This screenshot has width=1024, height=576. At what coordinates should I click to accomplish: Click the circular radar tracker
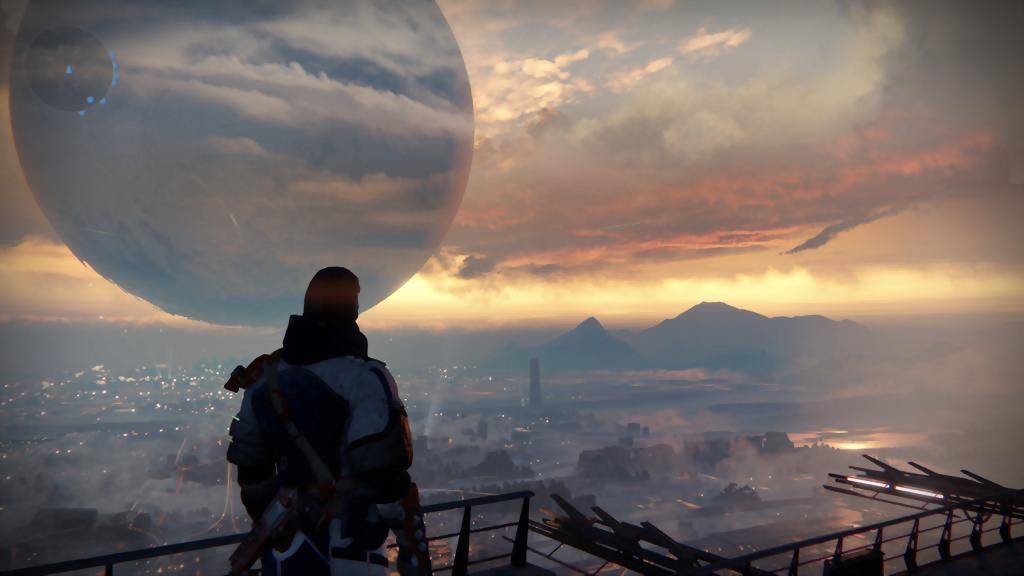point(70,69)
